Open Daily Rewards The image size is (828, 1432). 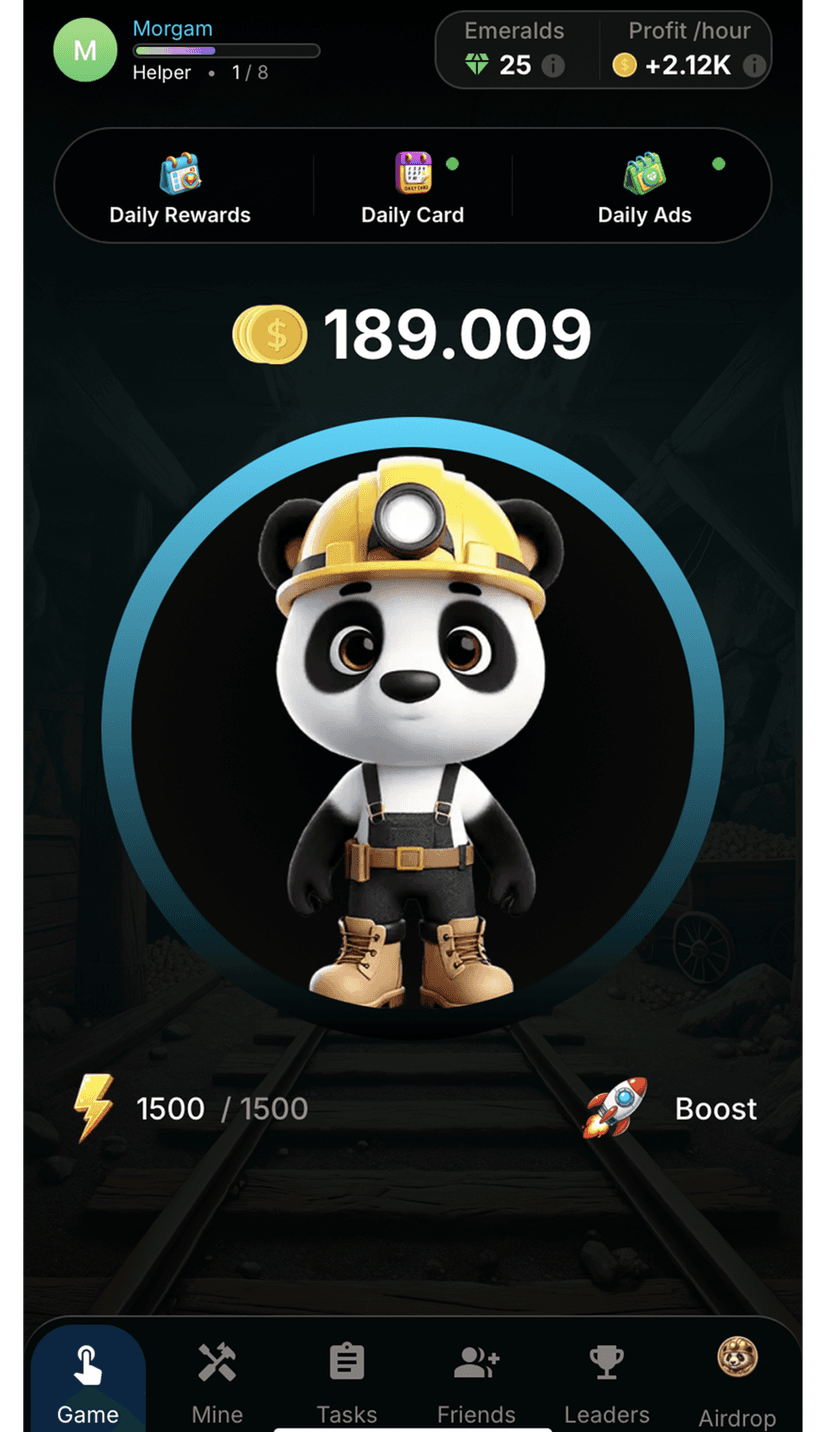[180, 187]
